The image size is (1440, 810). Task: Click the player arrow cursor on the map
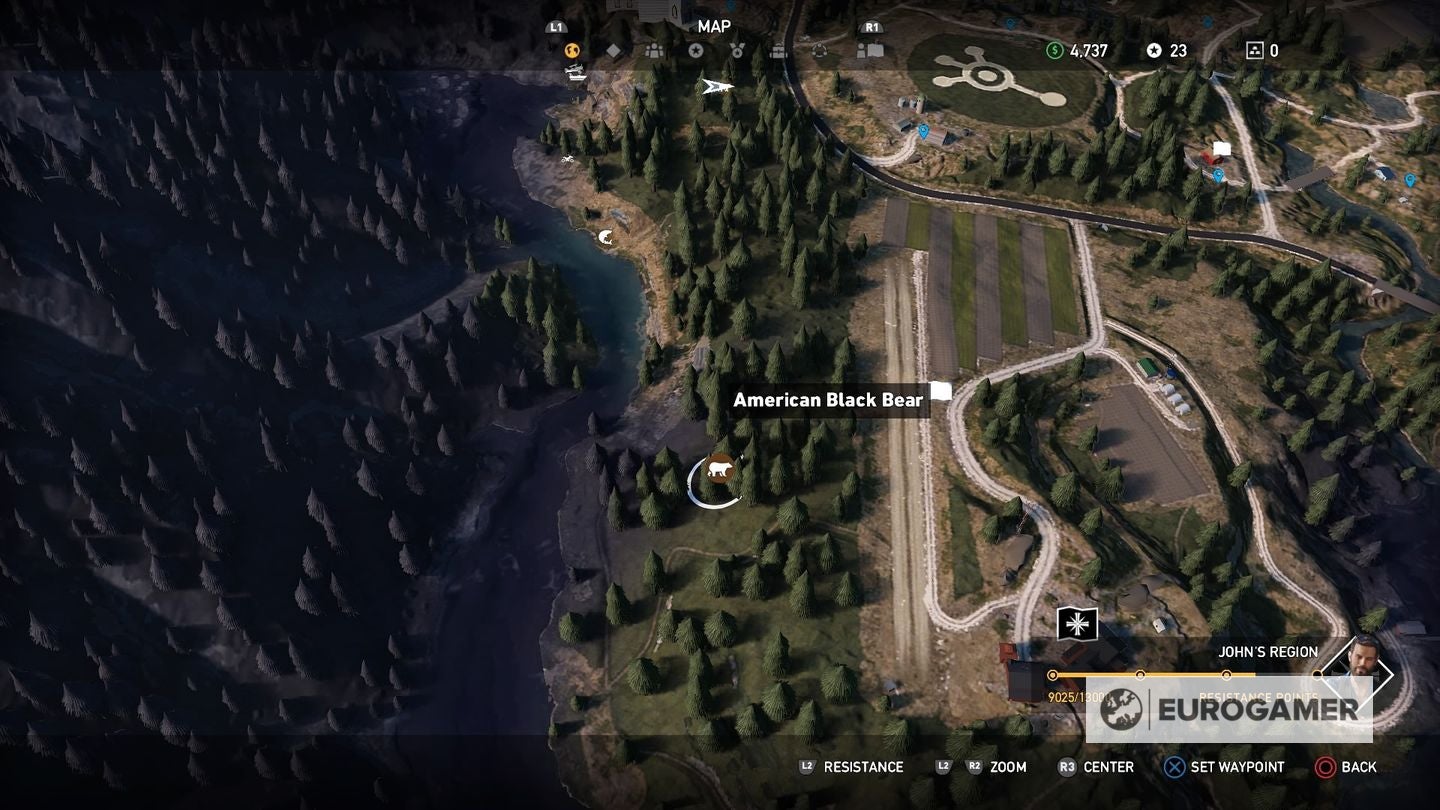click(x=716, y=87)
